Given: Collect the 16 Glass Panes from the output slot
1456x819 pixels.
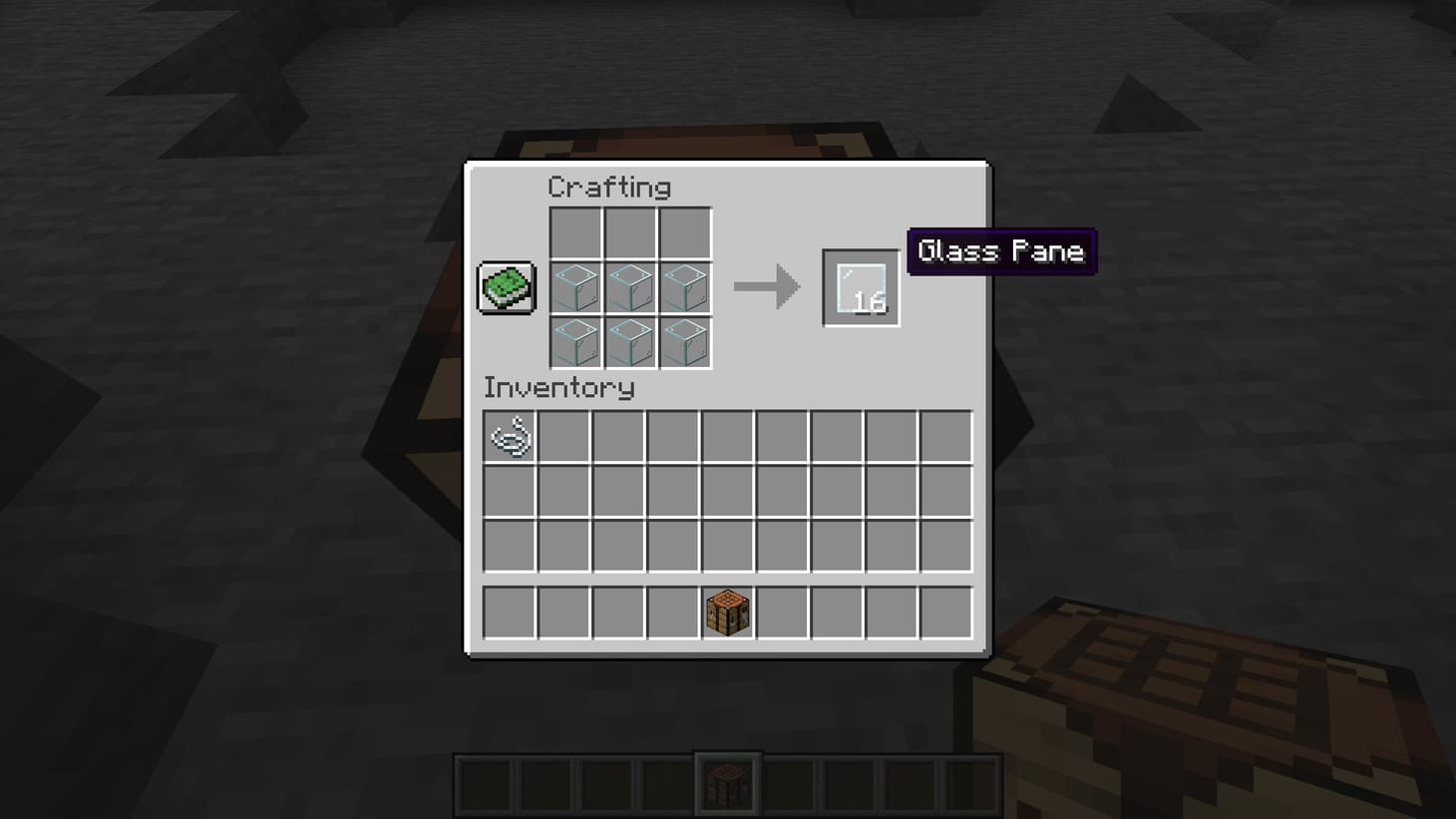Looking at the screenshot, I should (860, 287).
